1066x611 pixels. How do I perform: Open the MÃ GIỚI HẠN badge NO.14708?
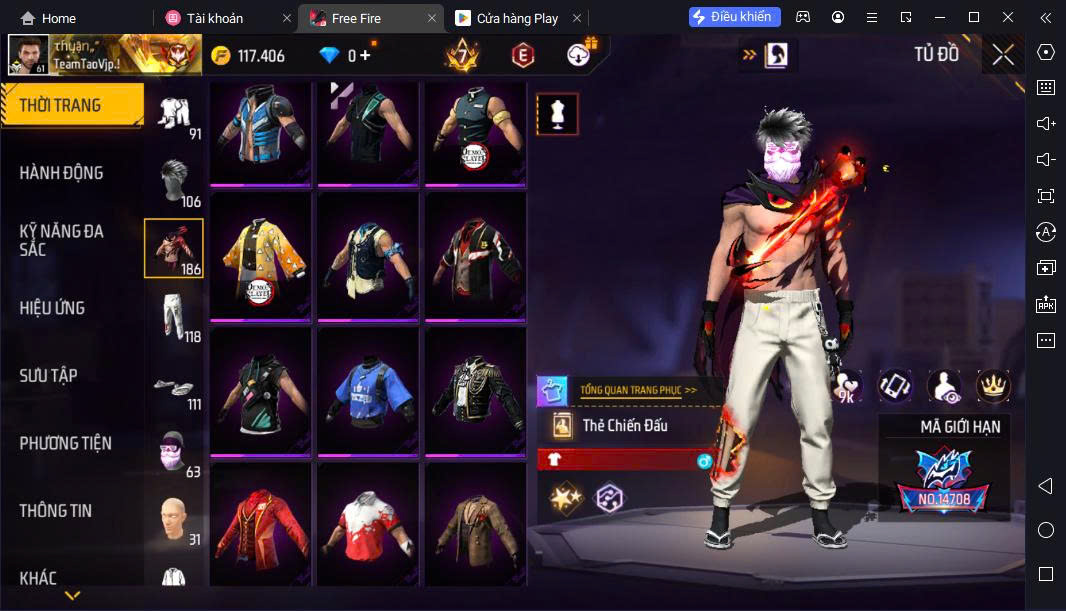[x=943, y=476]
